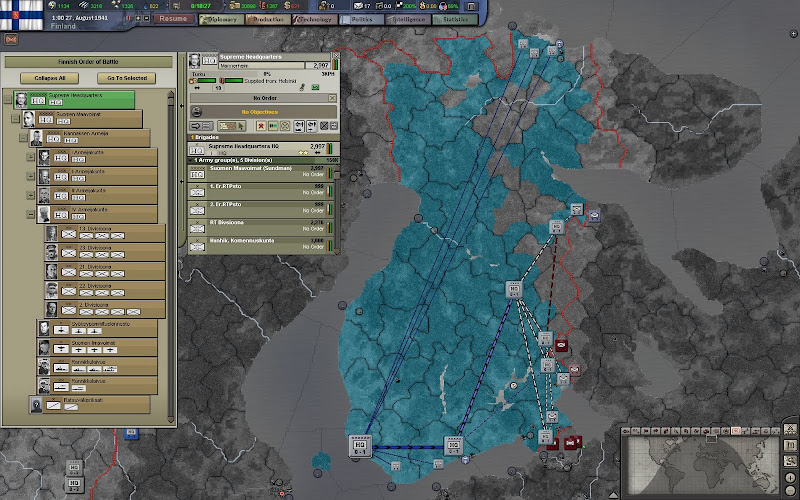Click the Collapse All button
This screenshot has height=500, width=800.
point(49,78)
